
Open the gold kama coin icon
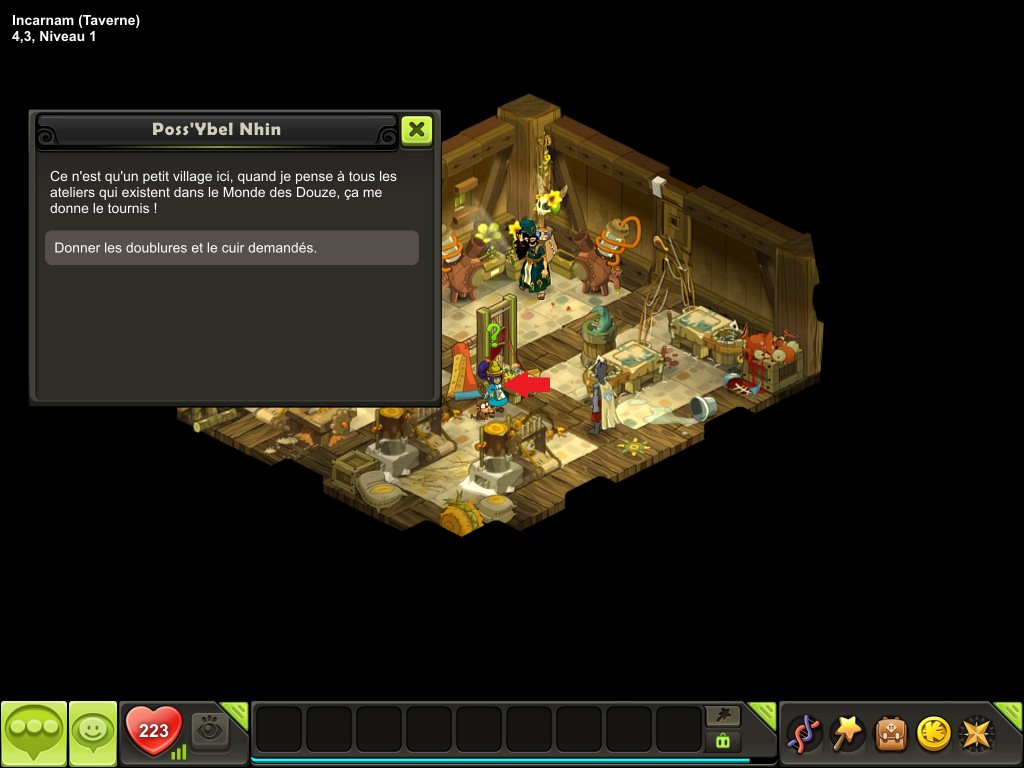coord(933,734)
